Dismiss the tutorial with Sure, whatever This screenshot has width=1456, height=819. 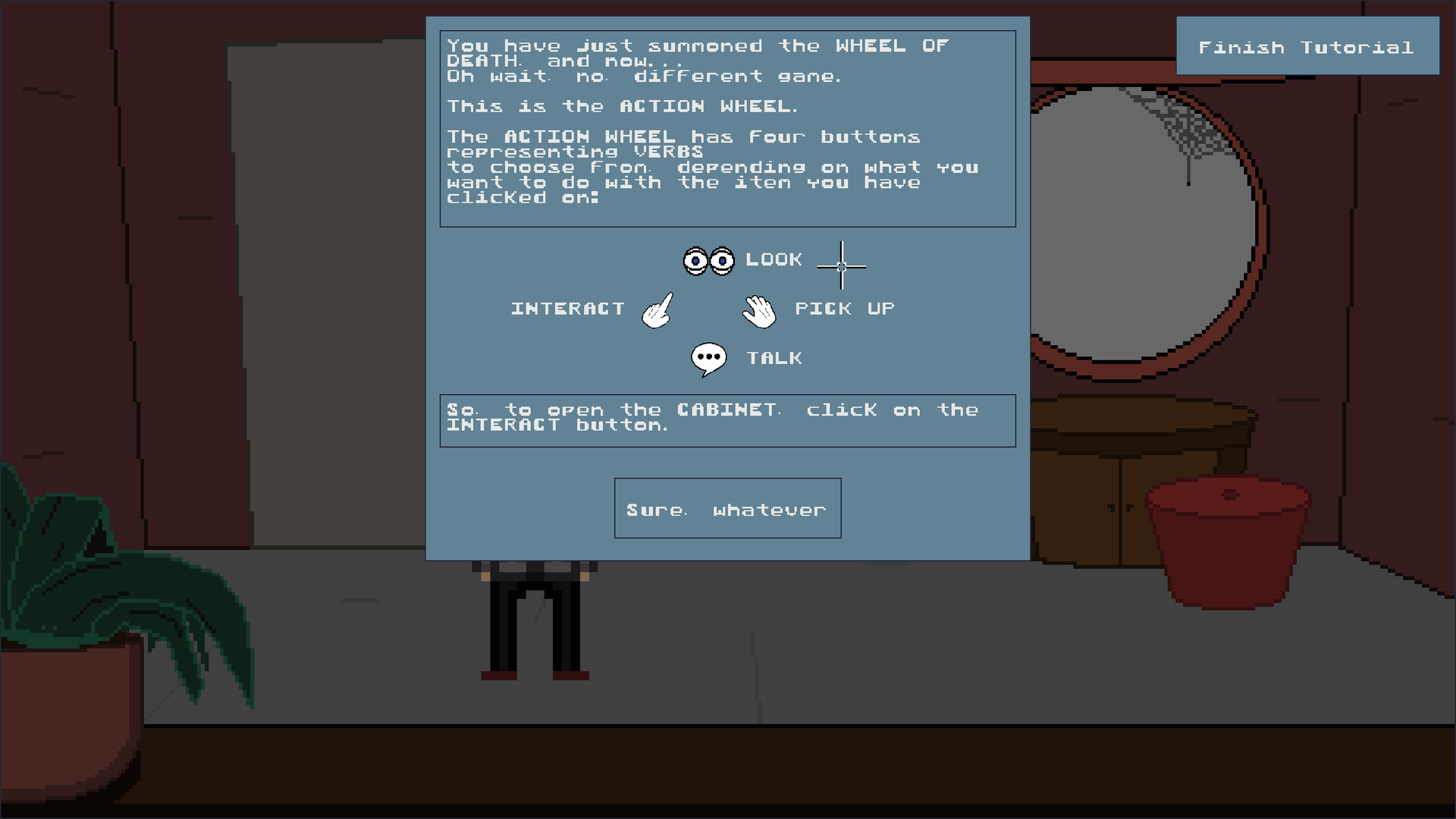[x=726, y=508]
